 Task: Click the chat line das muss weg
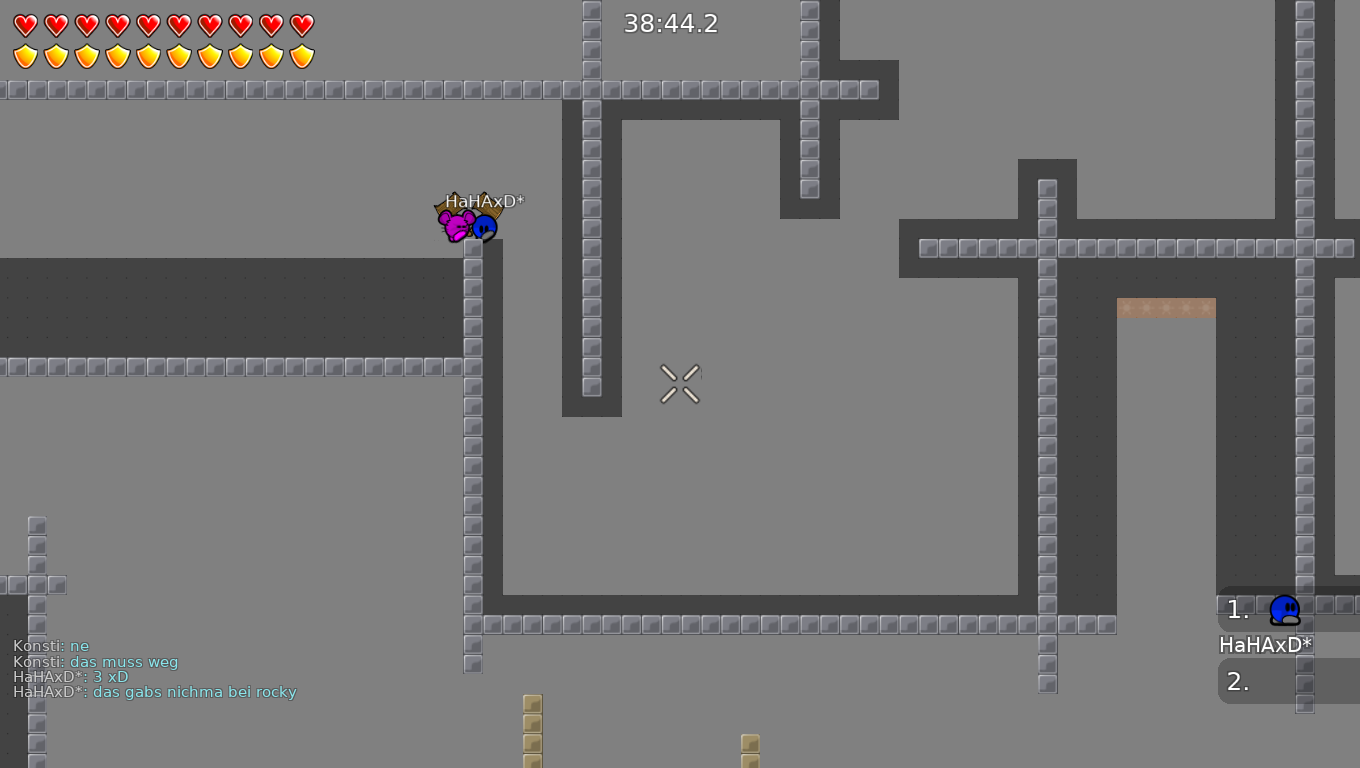(x=95, y=661)
